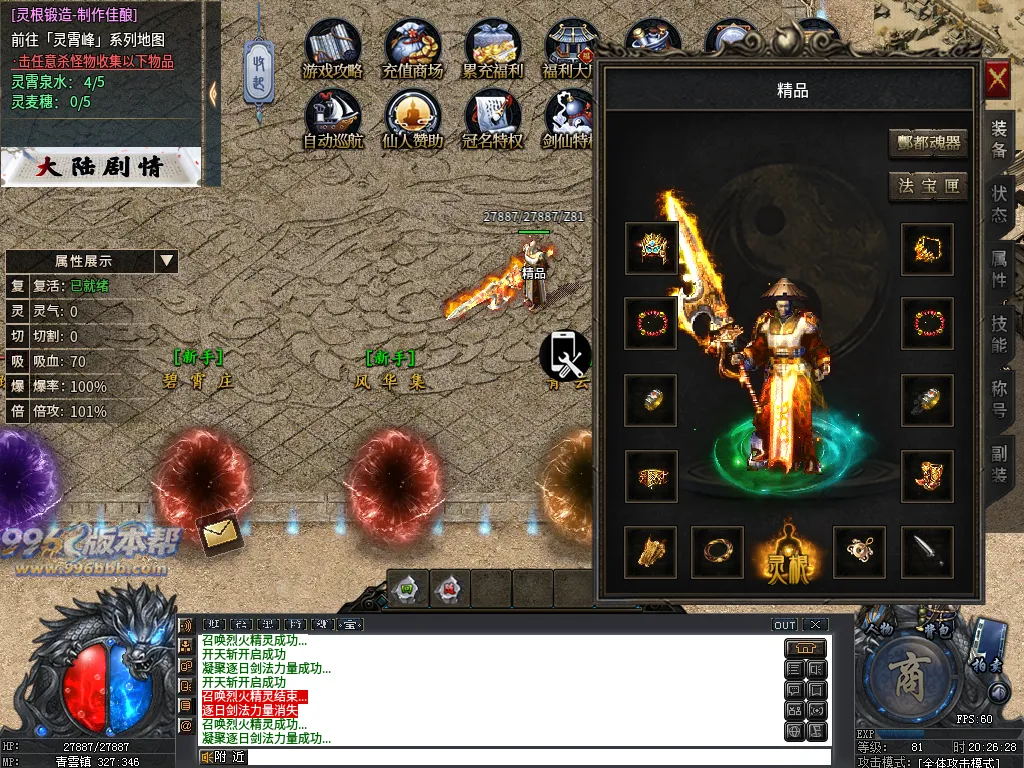Open the 技能 skills tab
1024x768 pixels.
click(x=999, y=334)
